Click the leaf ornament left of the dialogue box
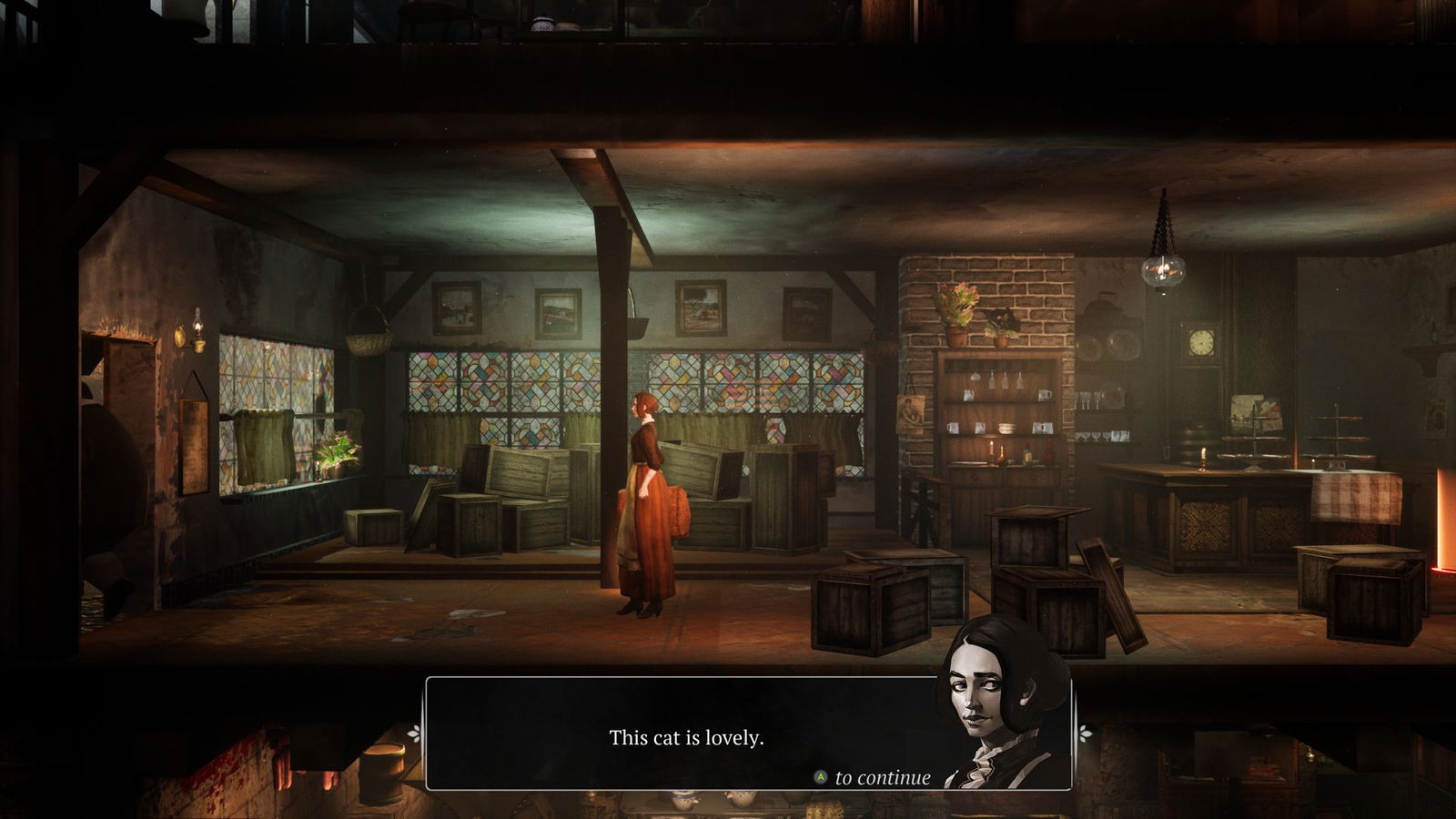Image resolution: width=1456 pixels, height=819 pixels. pyautogui.click(x=414, y=733)
